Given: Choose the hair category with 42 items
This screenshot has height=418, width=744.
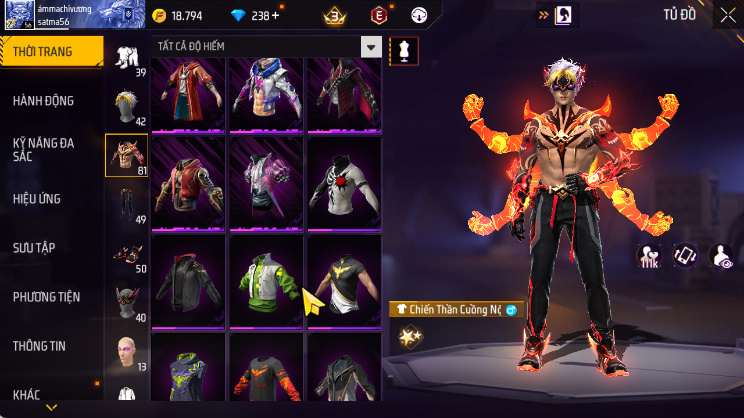Looking at the screenshot, I should pyautogui.click(x=126, y=107).
